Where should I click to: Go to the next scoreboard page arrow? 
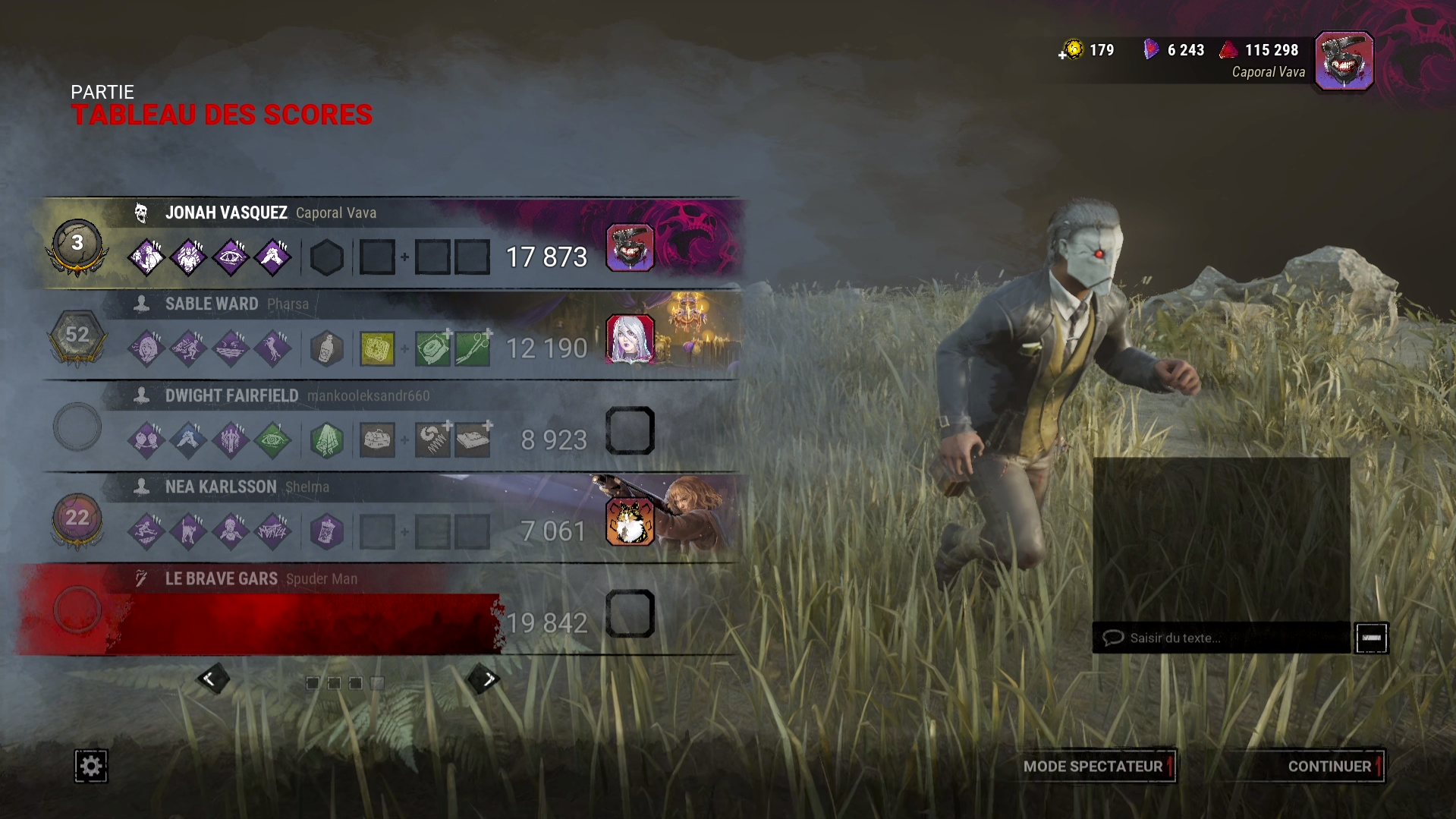point(486,679)
